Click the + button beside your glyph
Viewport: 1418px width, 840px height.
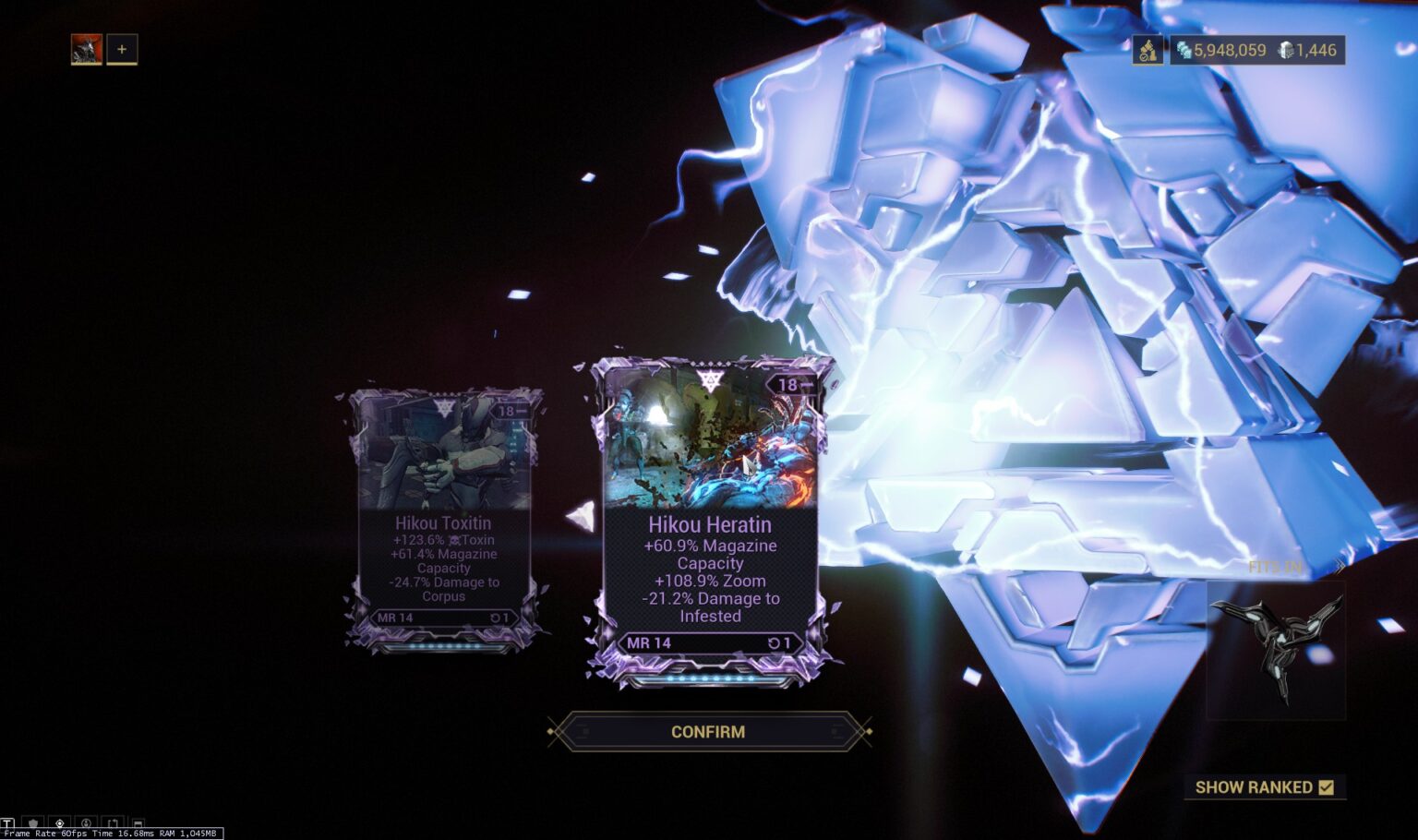pos(121,50)
